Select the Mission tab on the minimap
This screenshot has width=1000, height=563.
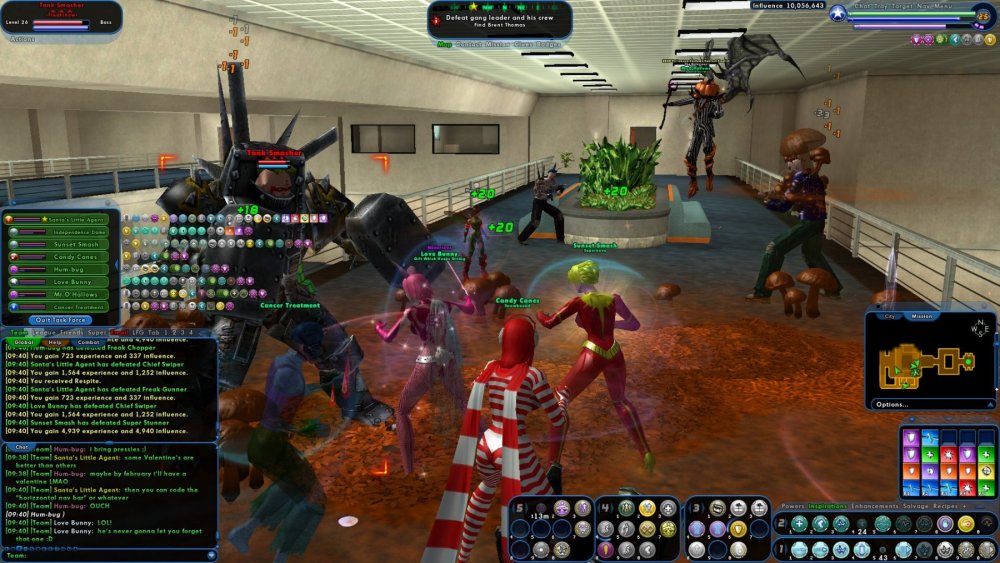922,316
